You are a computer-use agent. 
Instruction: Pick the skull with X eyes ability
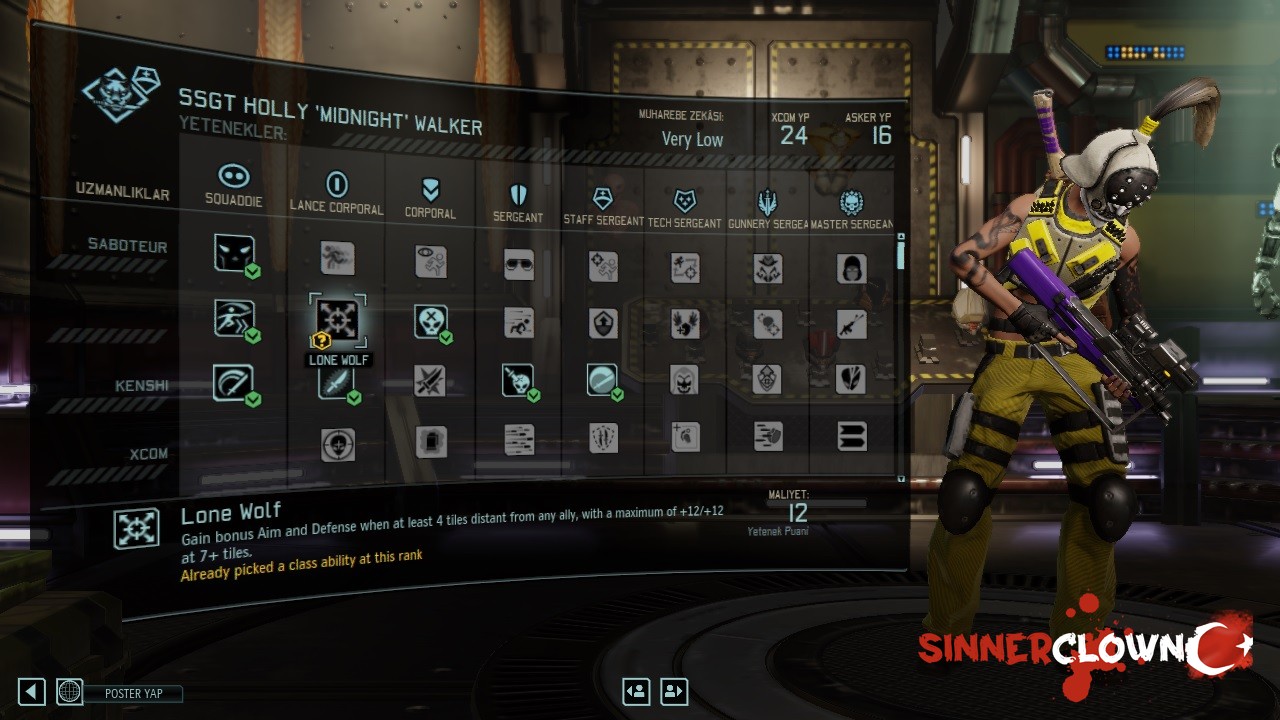click(430, 322)
